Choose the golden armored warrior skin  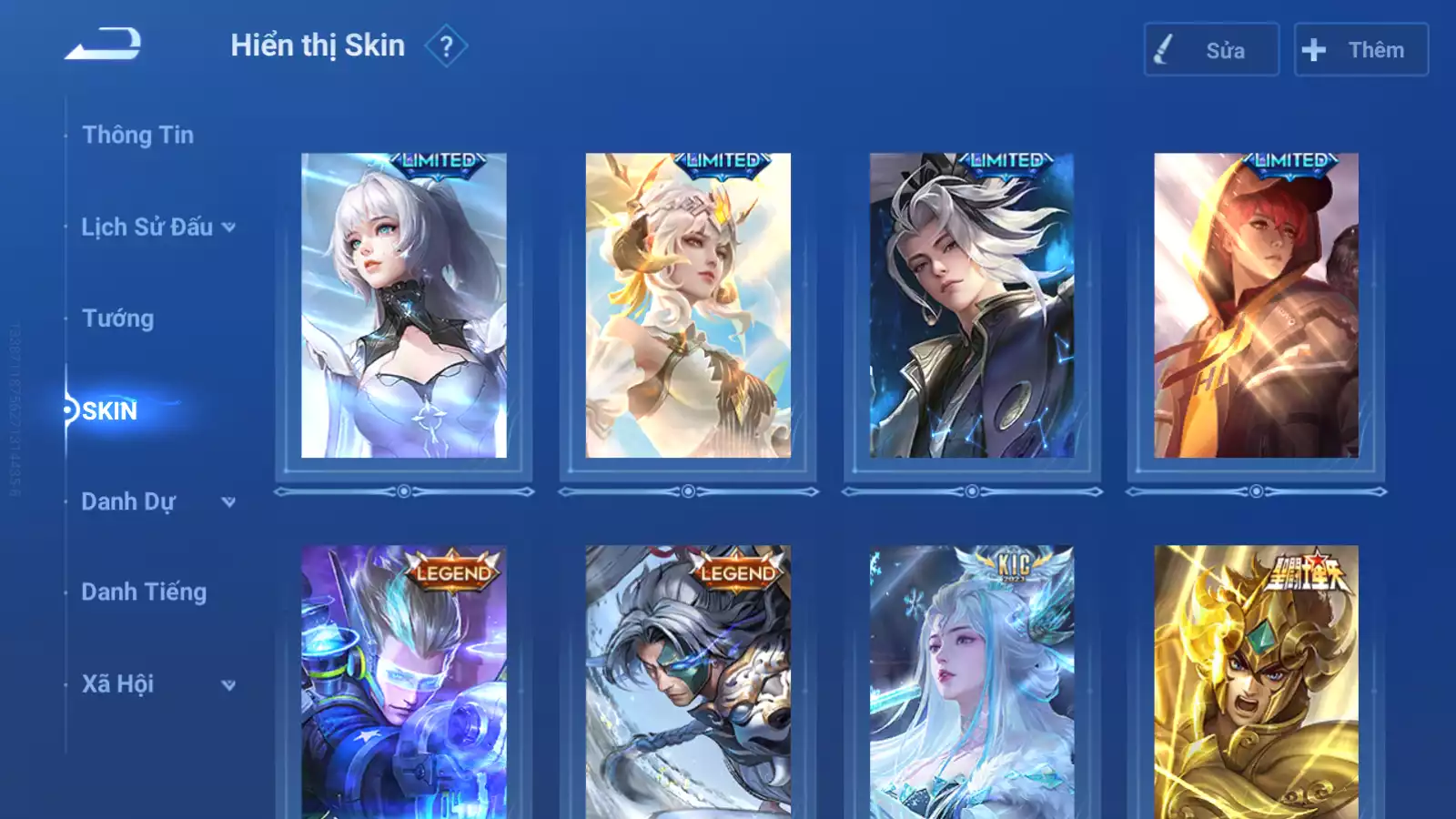[x=1256, y=682]
